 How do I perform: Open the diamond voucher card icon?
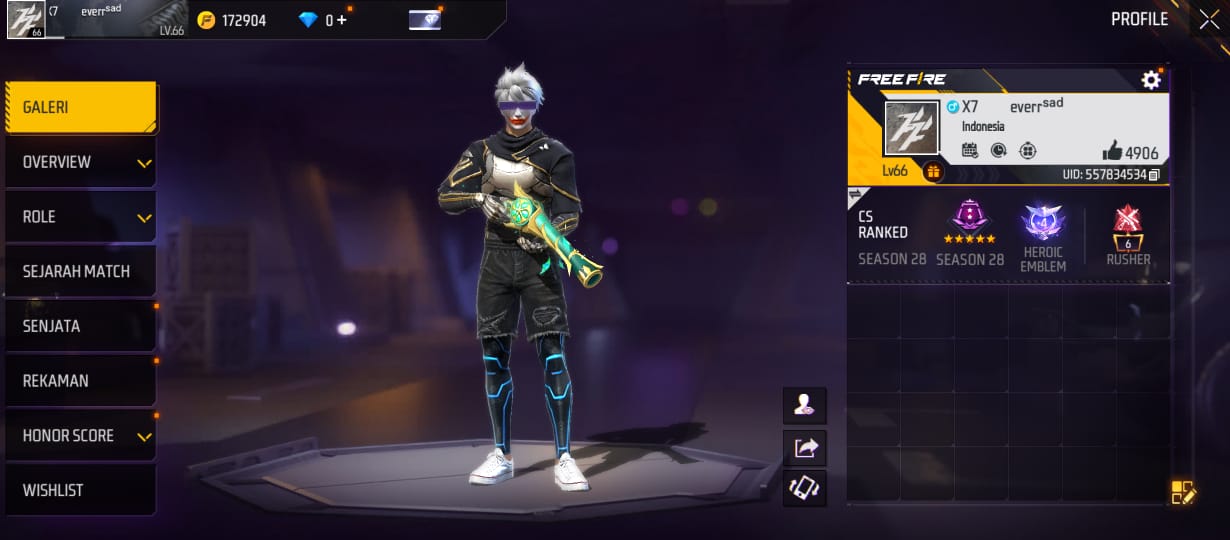tap(425, 20)
